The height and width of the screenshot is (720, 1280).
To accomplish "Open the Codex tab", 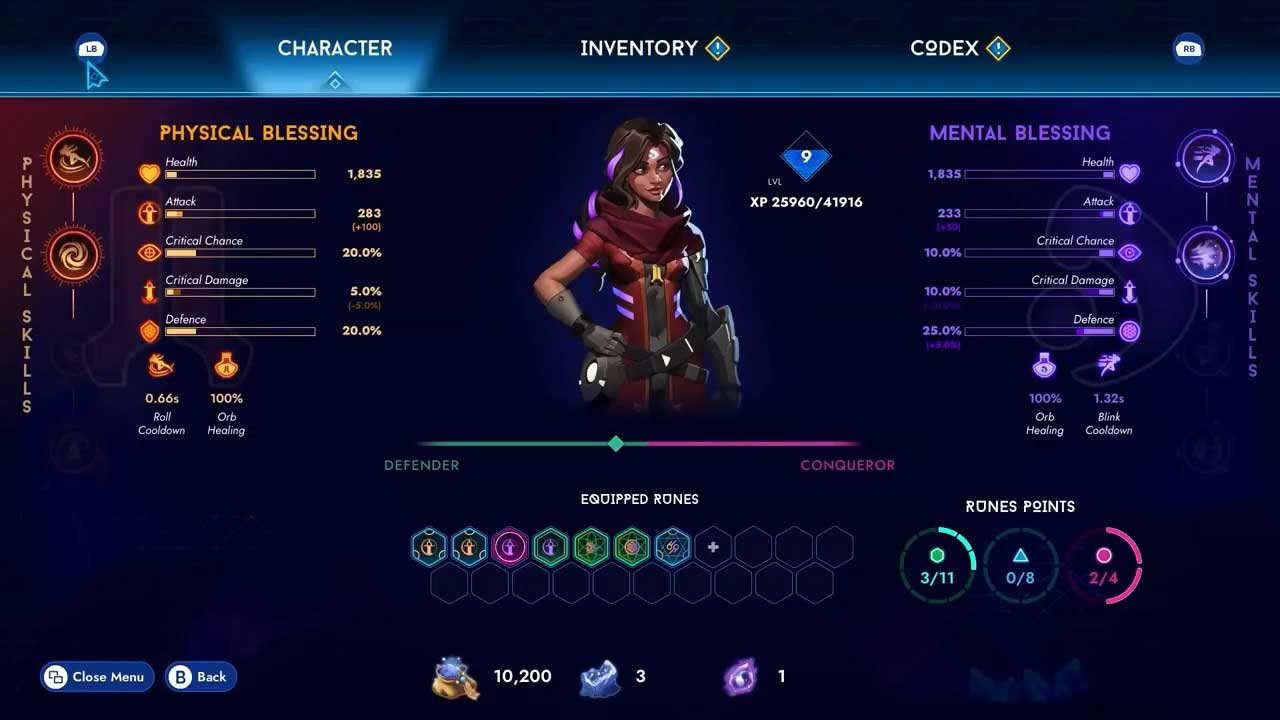I will pyautogui.click(x=944, y=48).
